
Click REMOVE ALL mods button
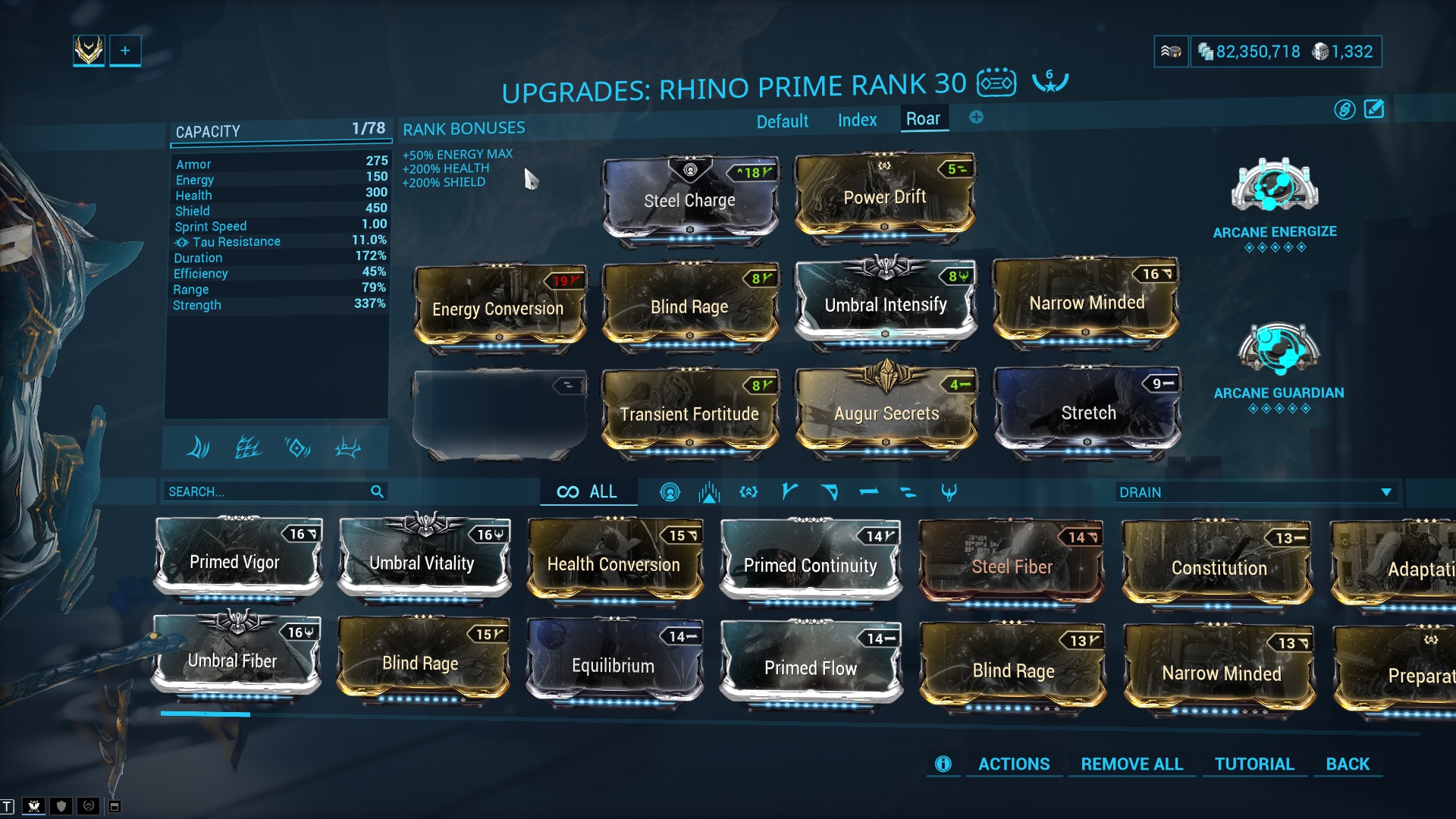click(1131, 764)
